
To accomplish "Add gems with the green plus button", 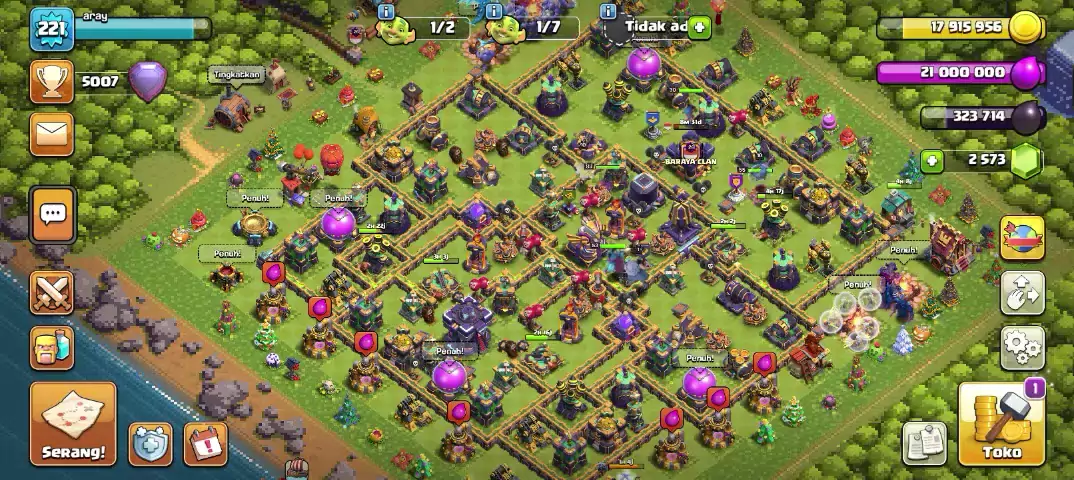I will click(x=932, y=160).
